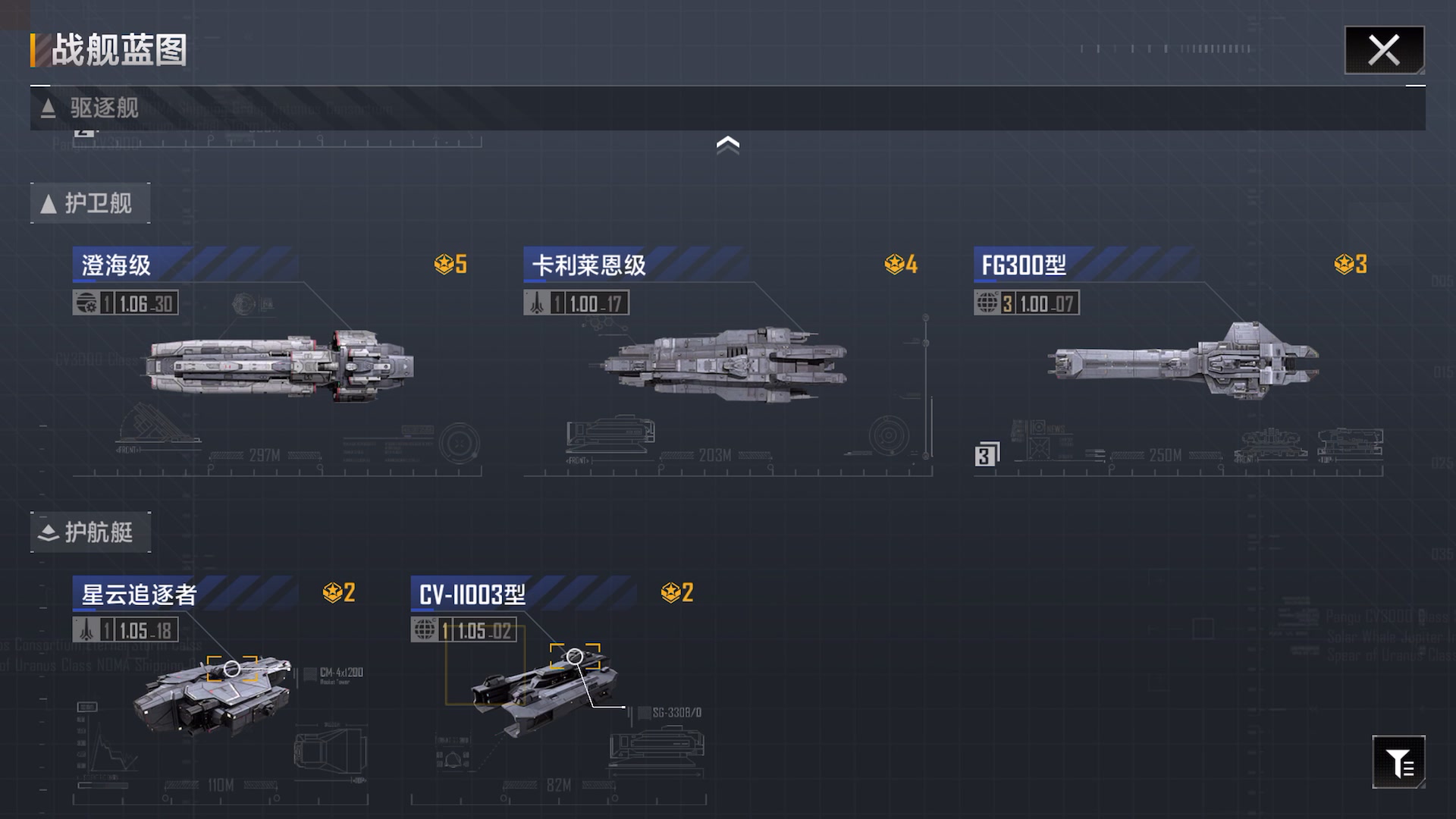The height and width of the screenshot is (819, 1456).
Task: Click the targeting reticle on the CV-11003型 ship
Action: 575,654
